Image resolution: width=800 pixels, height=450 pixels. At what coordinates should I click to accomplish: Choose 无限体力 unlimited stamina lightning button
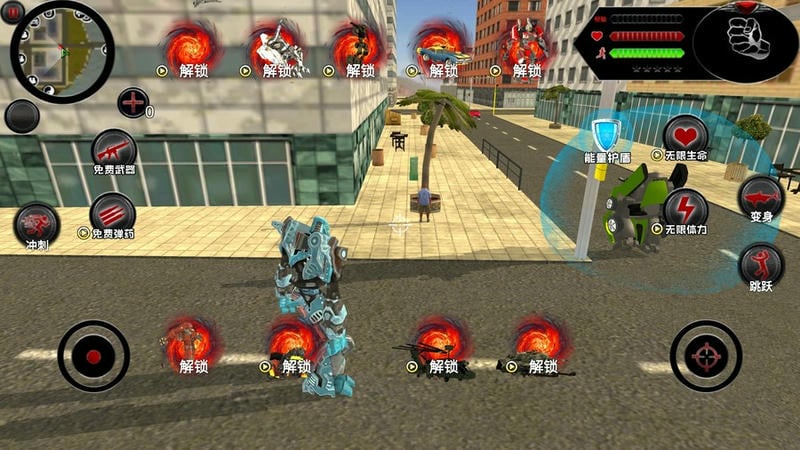point(685,211)
